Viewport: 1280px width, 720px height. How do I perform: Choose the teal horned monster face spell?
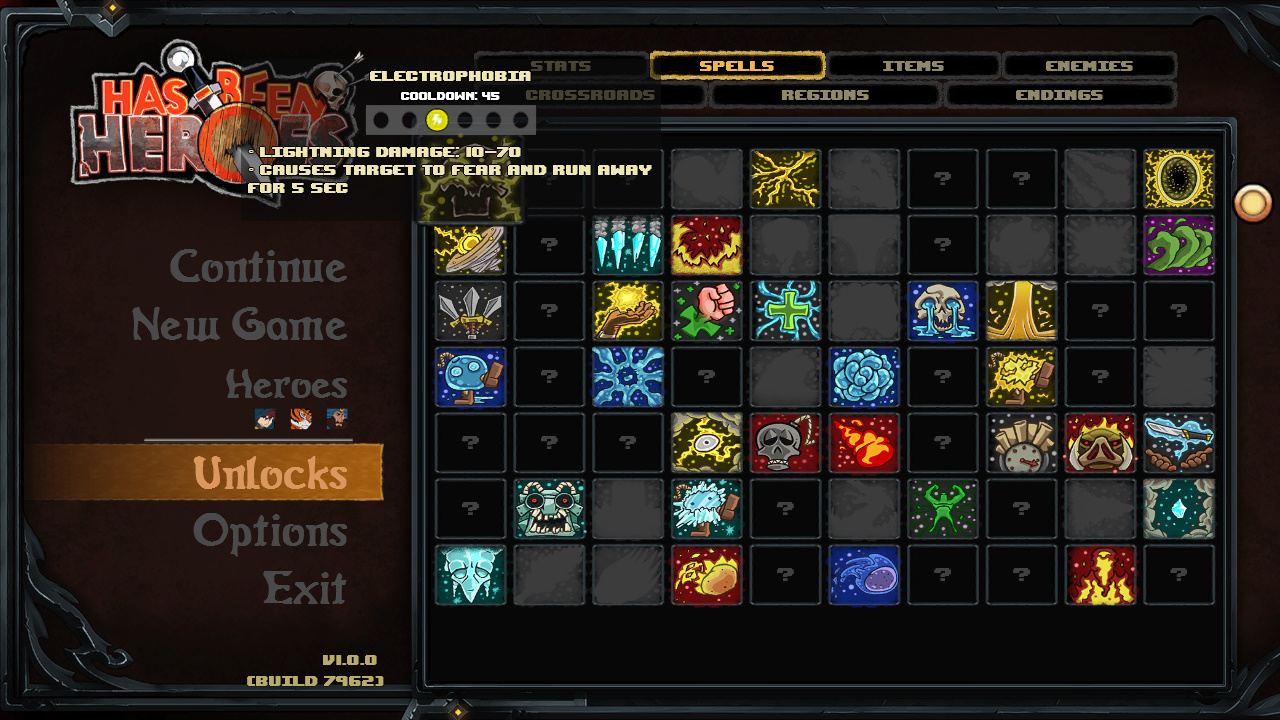(549, 509)
